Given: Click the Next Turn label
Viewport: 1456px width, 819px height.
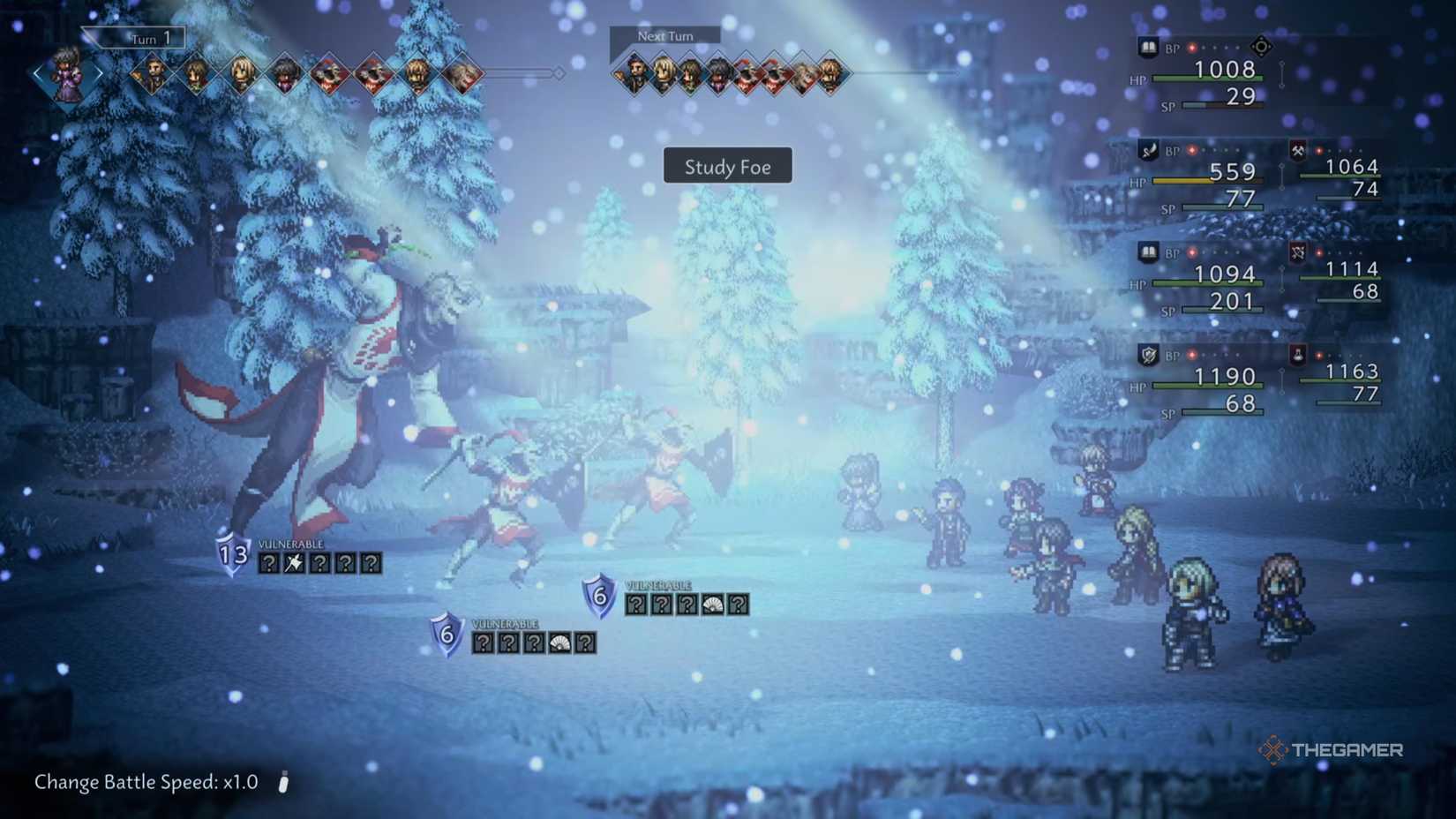Looking at the screenshot, I should pyautogui.click(x=664, y=35).
